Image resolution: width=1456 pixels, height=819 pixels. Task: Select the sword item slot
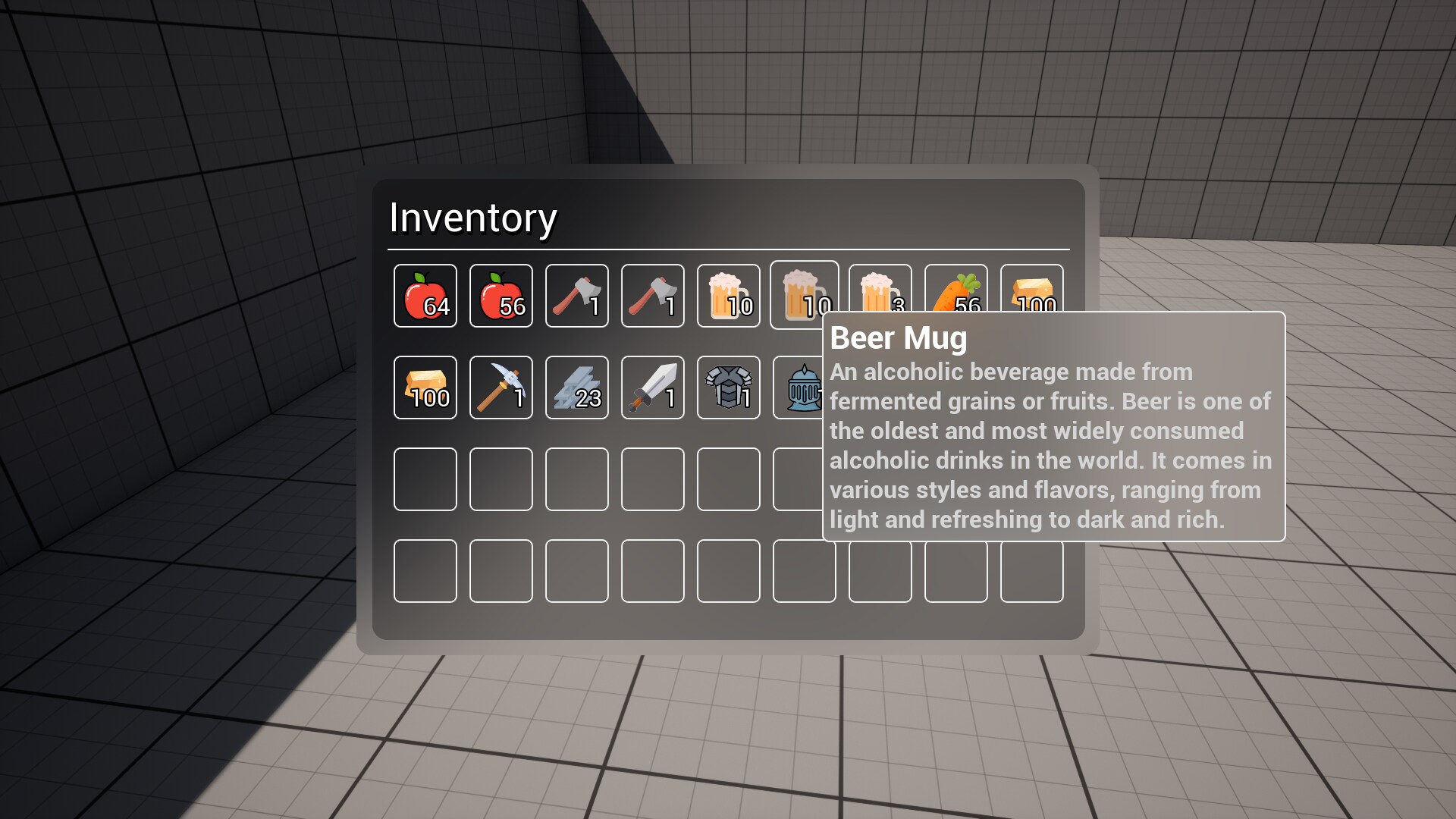click(652, 388)
